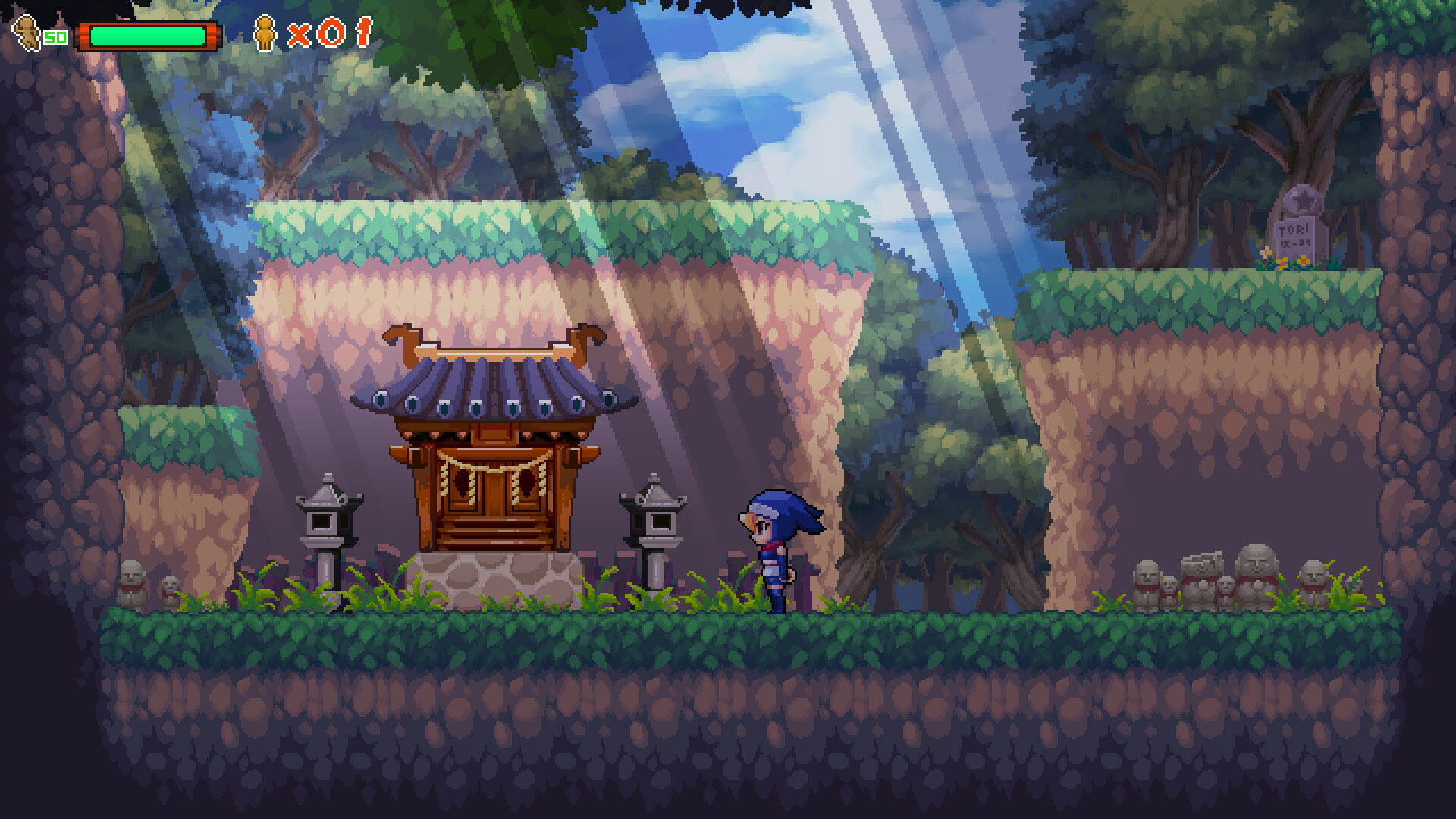1456x819 pixels.
Task: Click the straw doll item icon
Action: (29, 34)
